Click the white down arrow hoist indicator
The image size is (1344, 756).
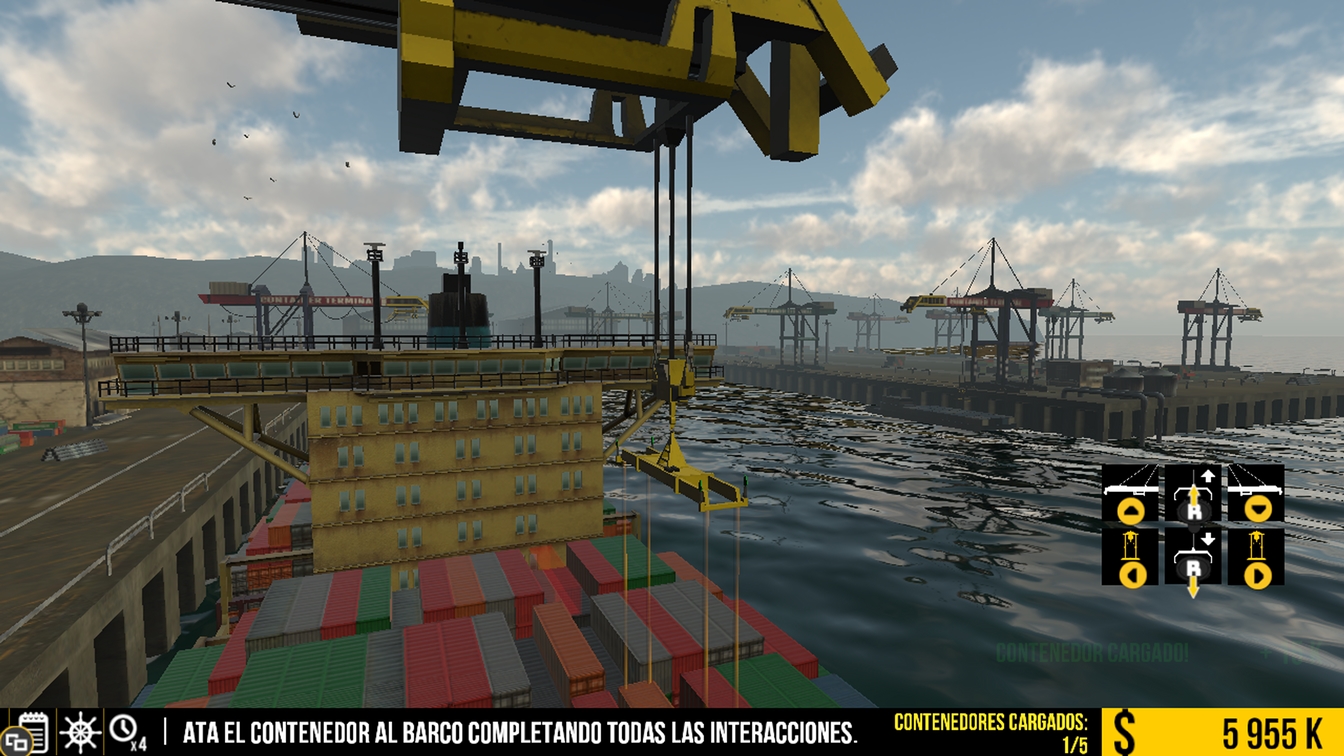[x=1208, y=537]
